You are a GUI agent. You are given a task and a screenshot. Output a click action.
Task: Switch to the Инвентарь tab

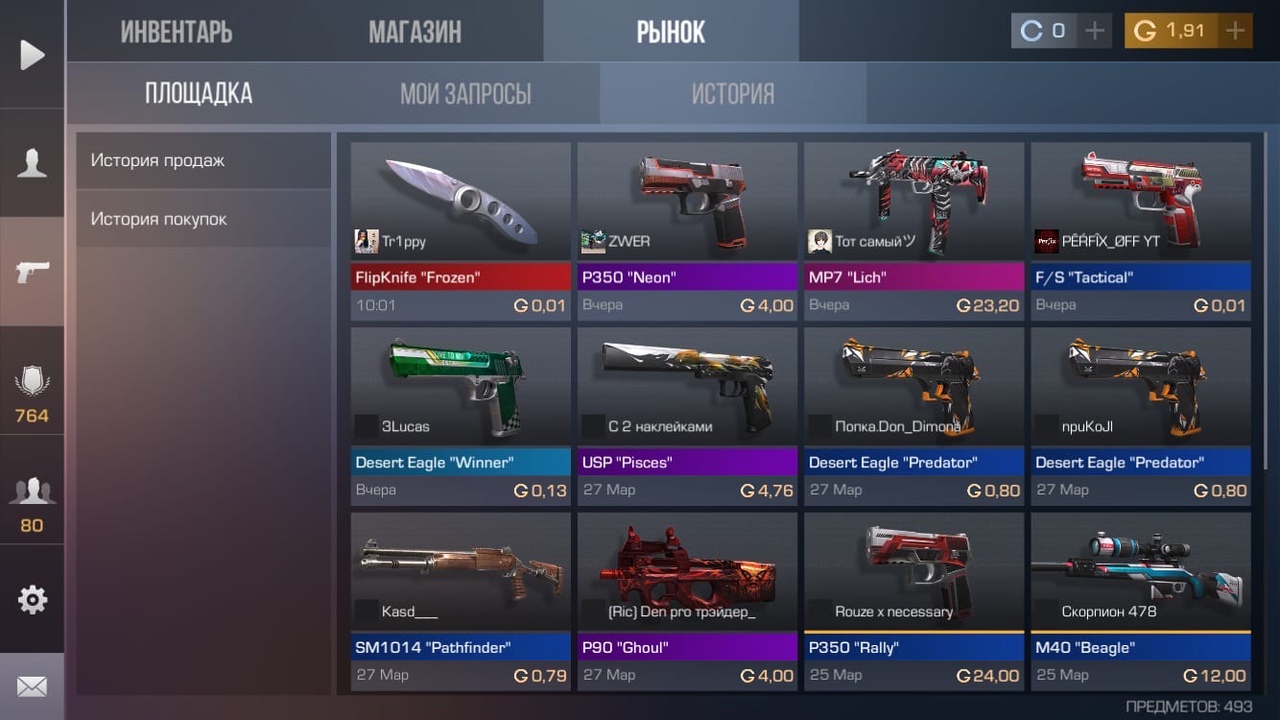176,32
